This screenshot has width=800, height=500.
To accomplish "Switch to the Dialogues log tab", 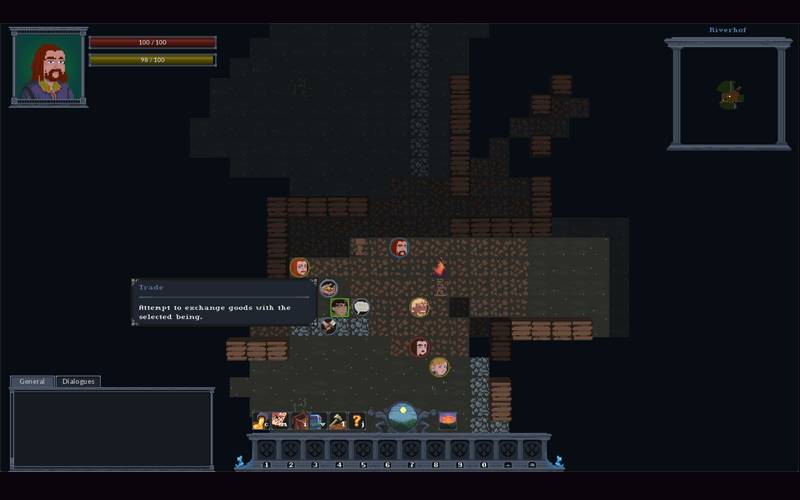I will click(x=78, y=381).
